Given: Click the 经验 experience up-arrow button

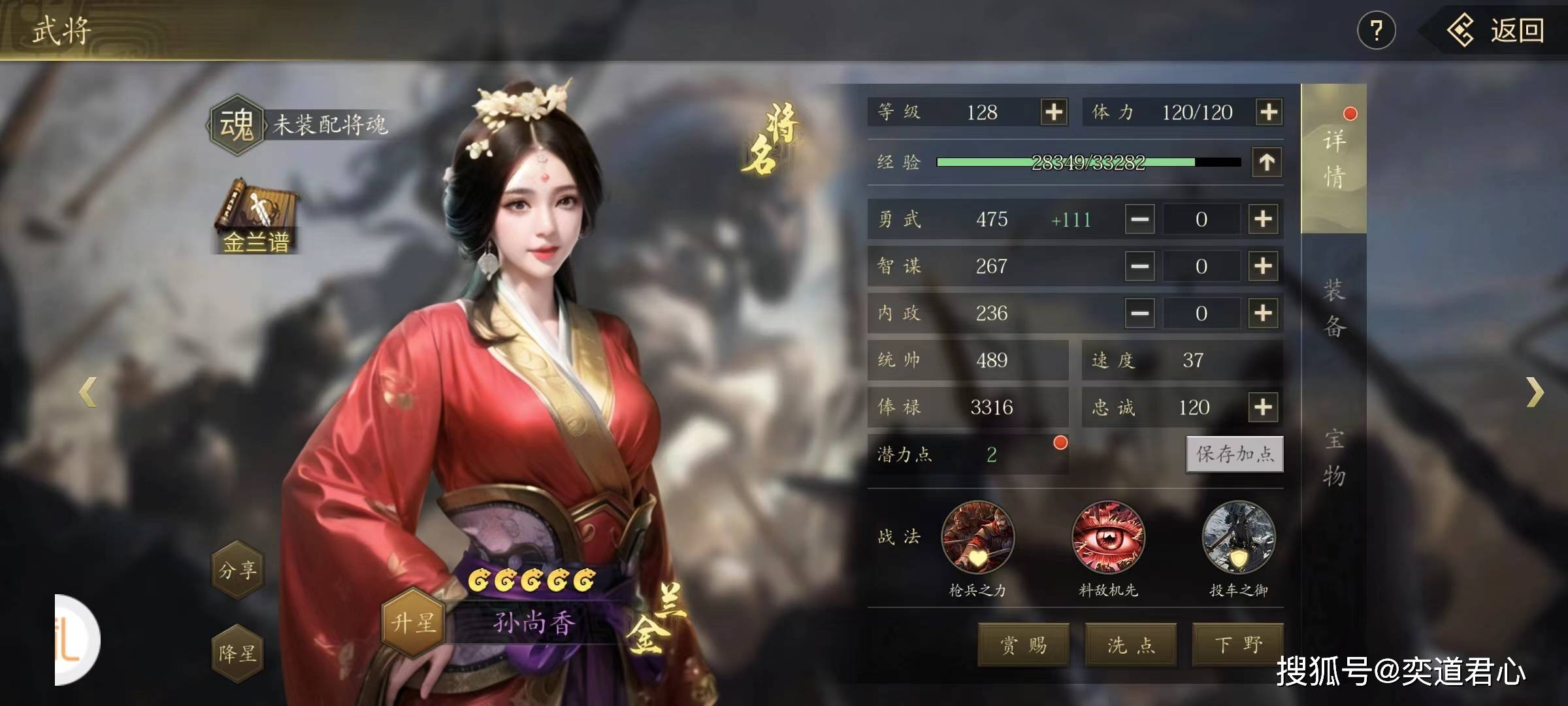Looking at the screenshot, I should [1267, 161].
